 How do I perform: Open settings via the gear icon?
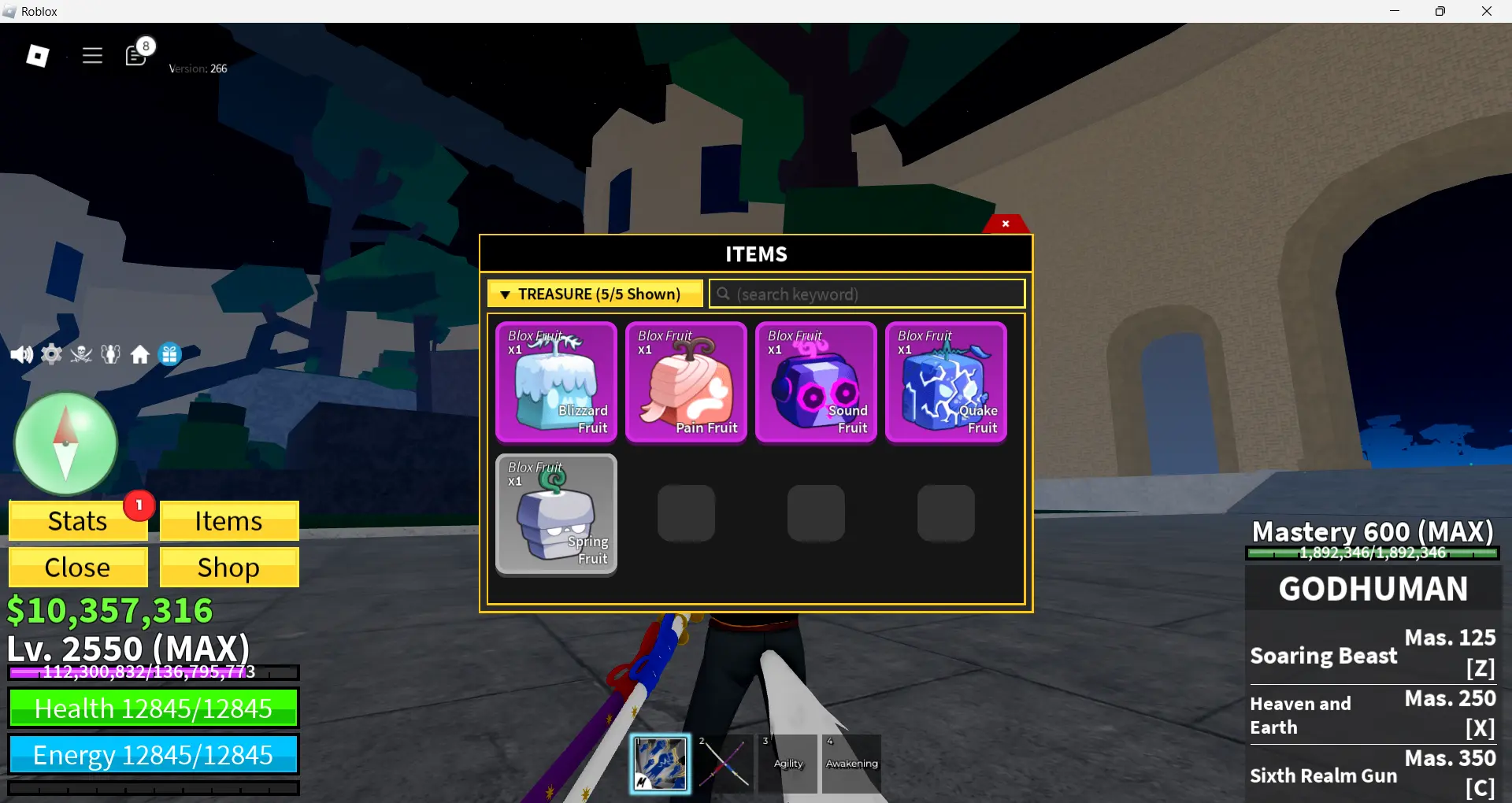tap(50, 354)
